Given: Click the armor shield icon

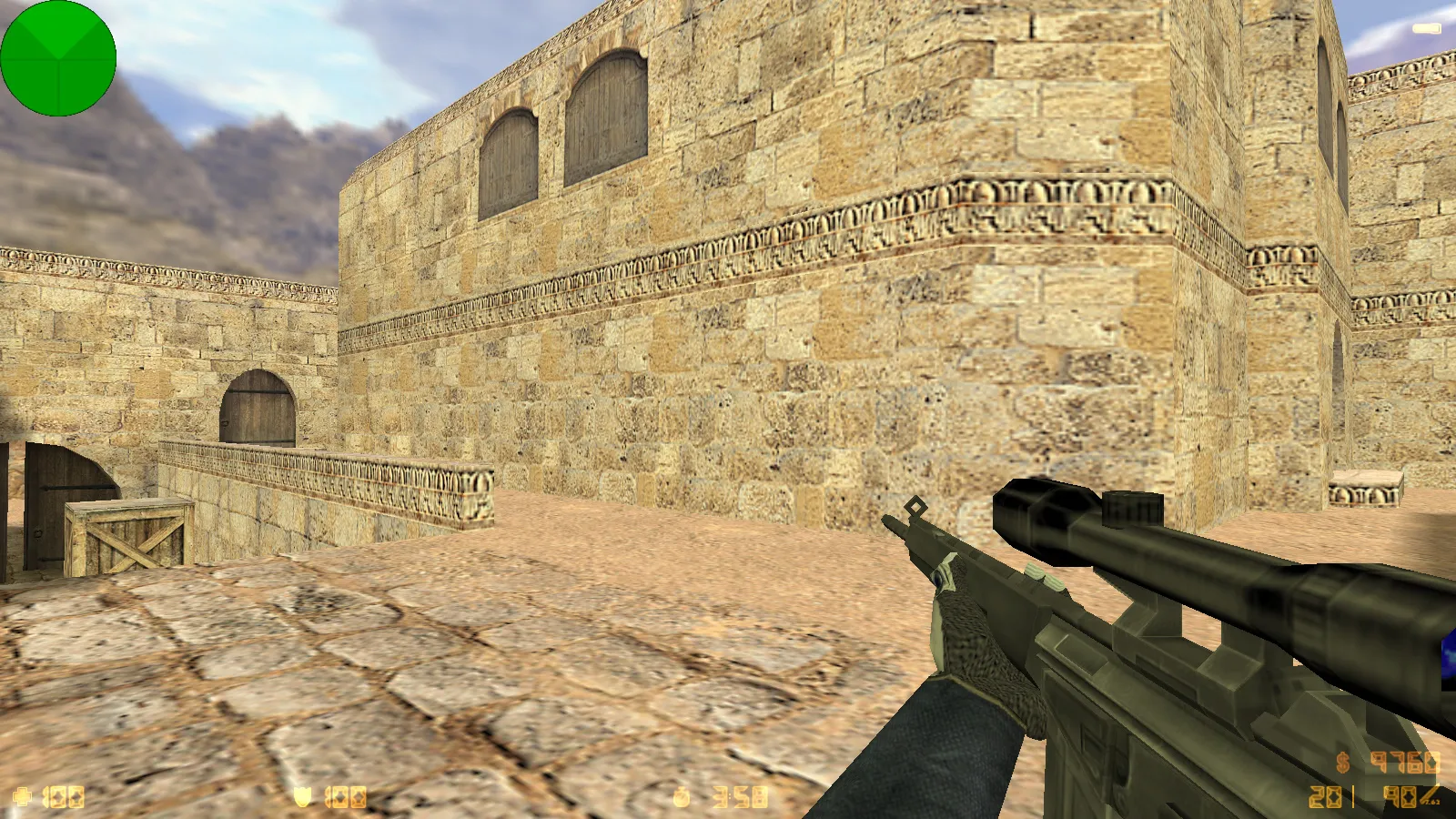Looking at the screenshot, I should click(303, 798).
